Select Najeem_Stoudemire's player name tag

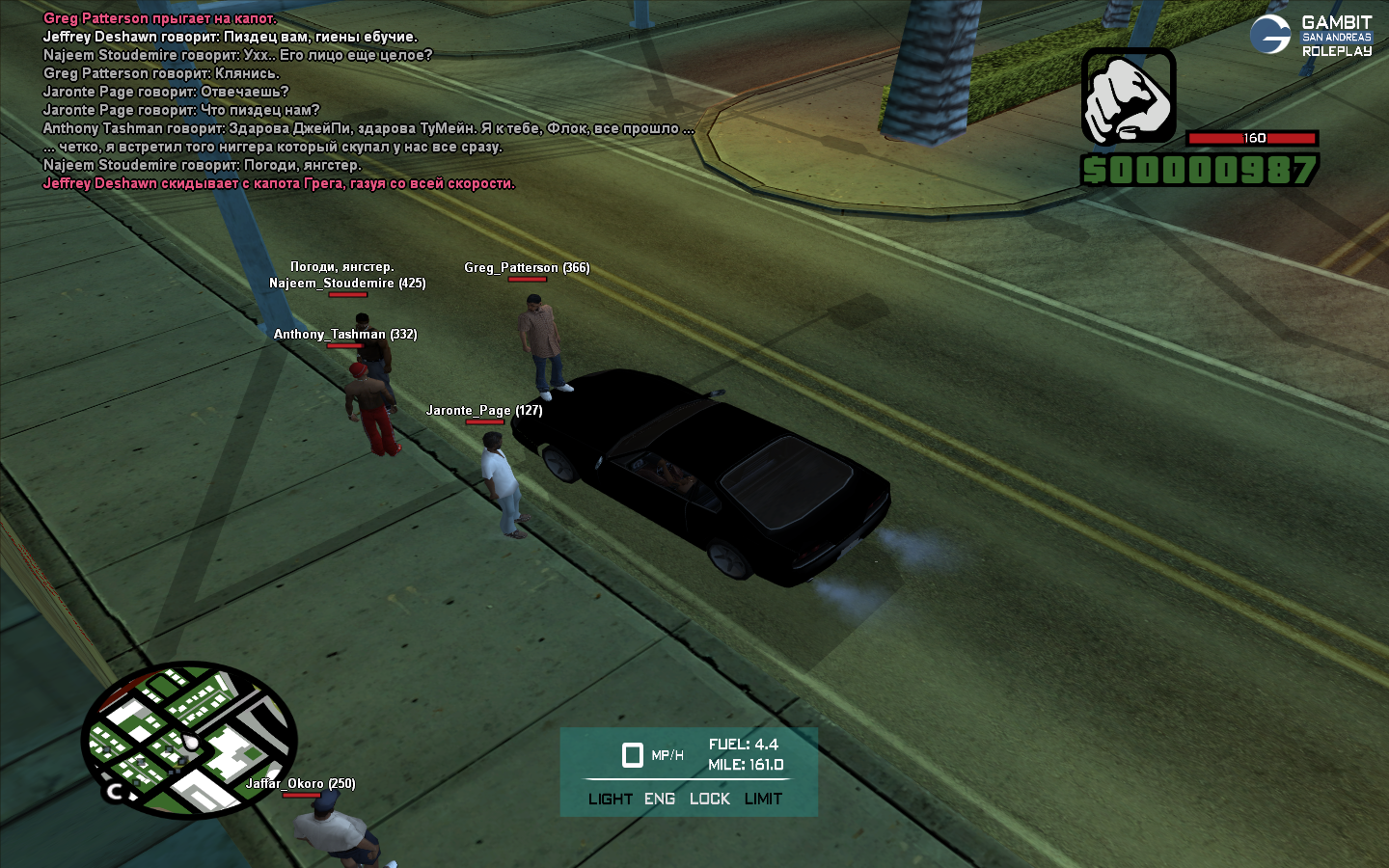347,284
